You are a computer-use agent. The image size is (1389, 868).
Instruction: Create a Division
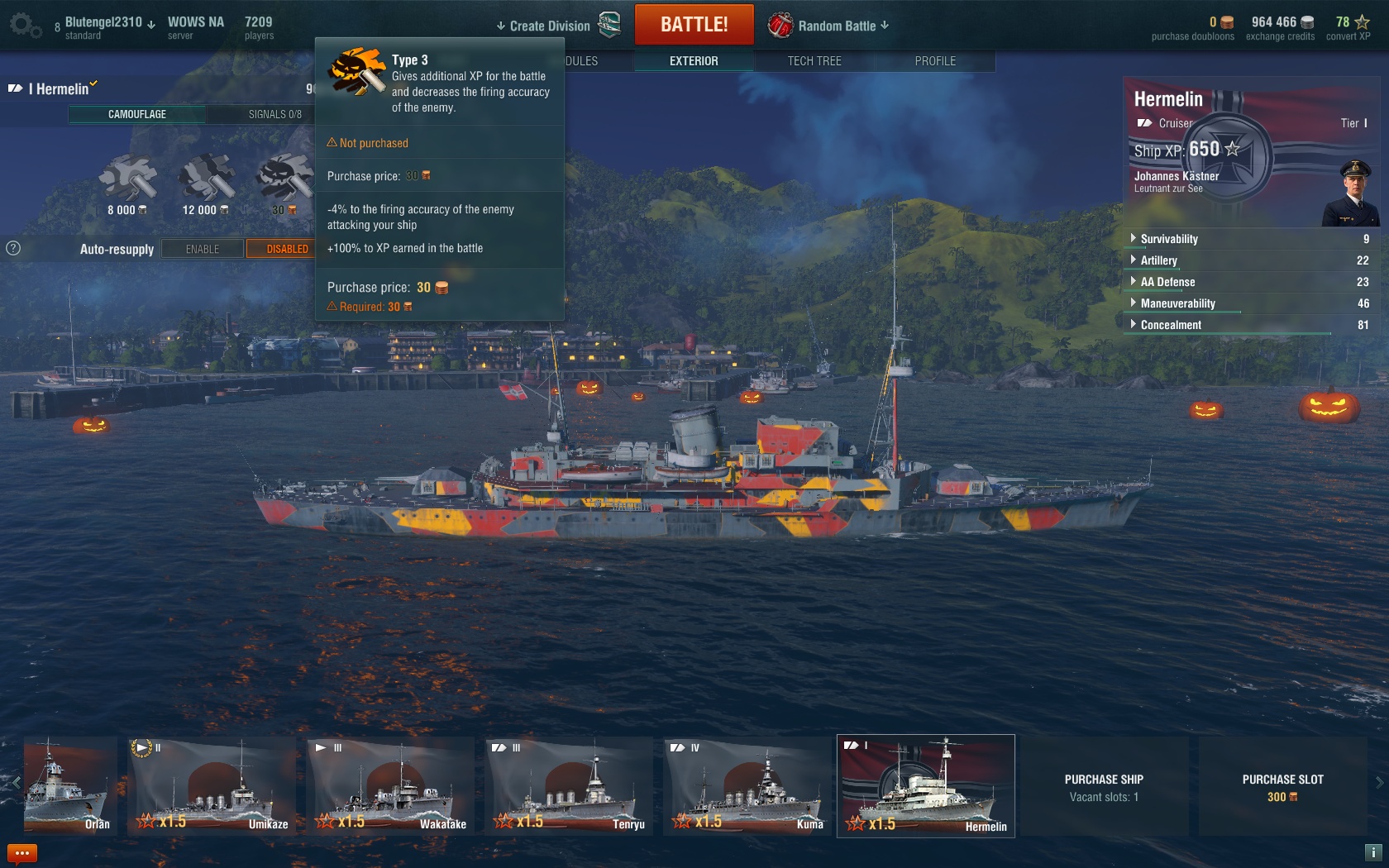pyautogui.click(x=549, y=26)
